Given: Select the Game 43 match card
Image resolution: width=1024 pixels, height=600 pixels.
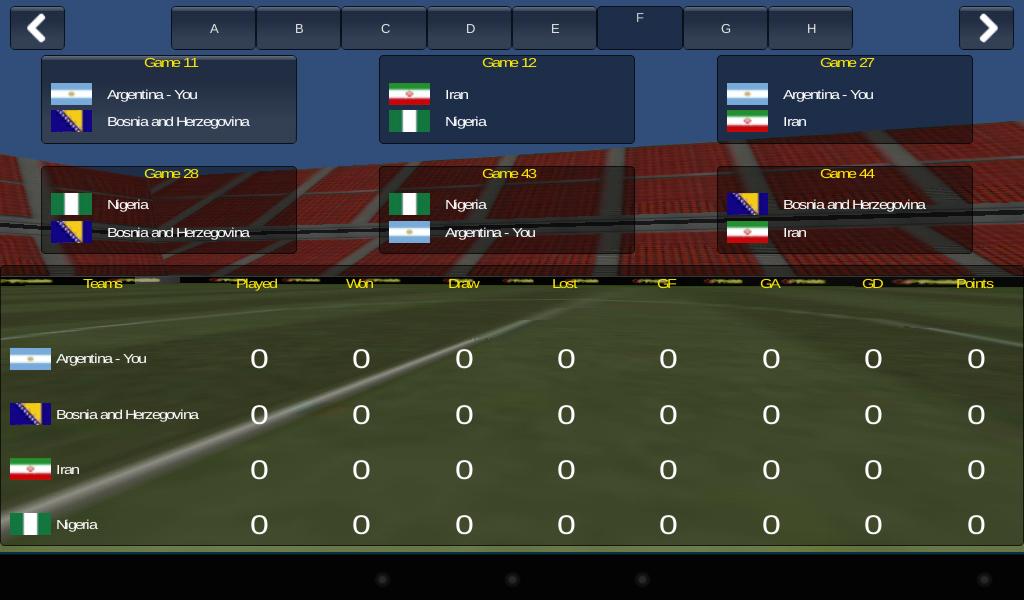Looking at the screenshot, I should point(507,210).
